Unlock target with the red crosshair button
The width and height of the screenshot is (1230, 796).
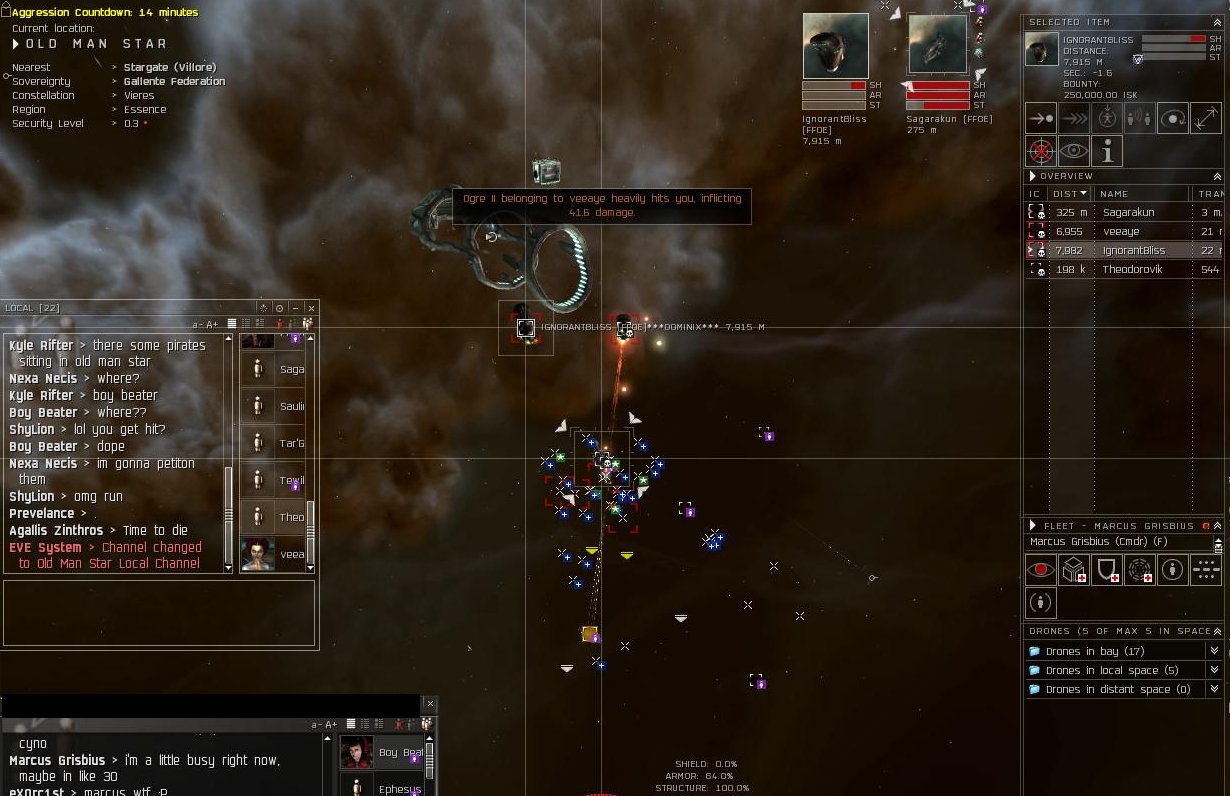pos(1041,152)
